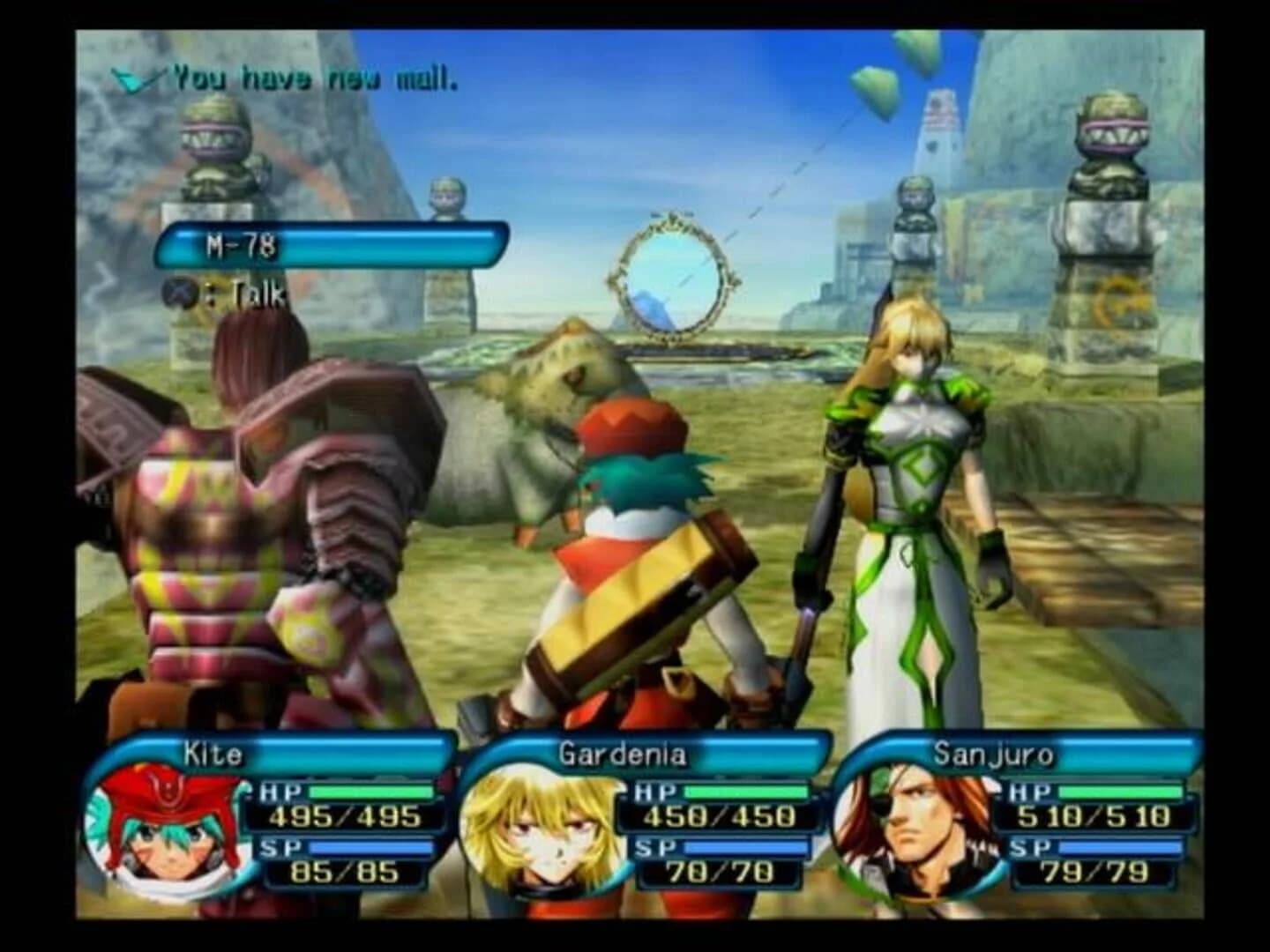Click Kite's green HP gauge
Image resolution: width=1270 pixels, height=952 pixels.
coord(370,792)
